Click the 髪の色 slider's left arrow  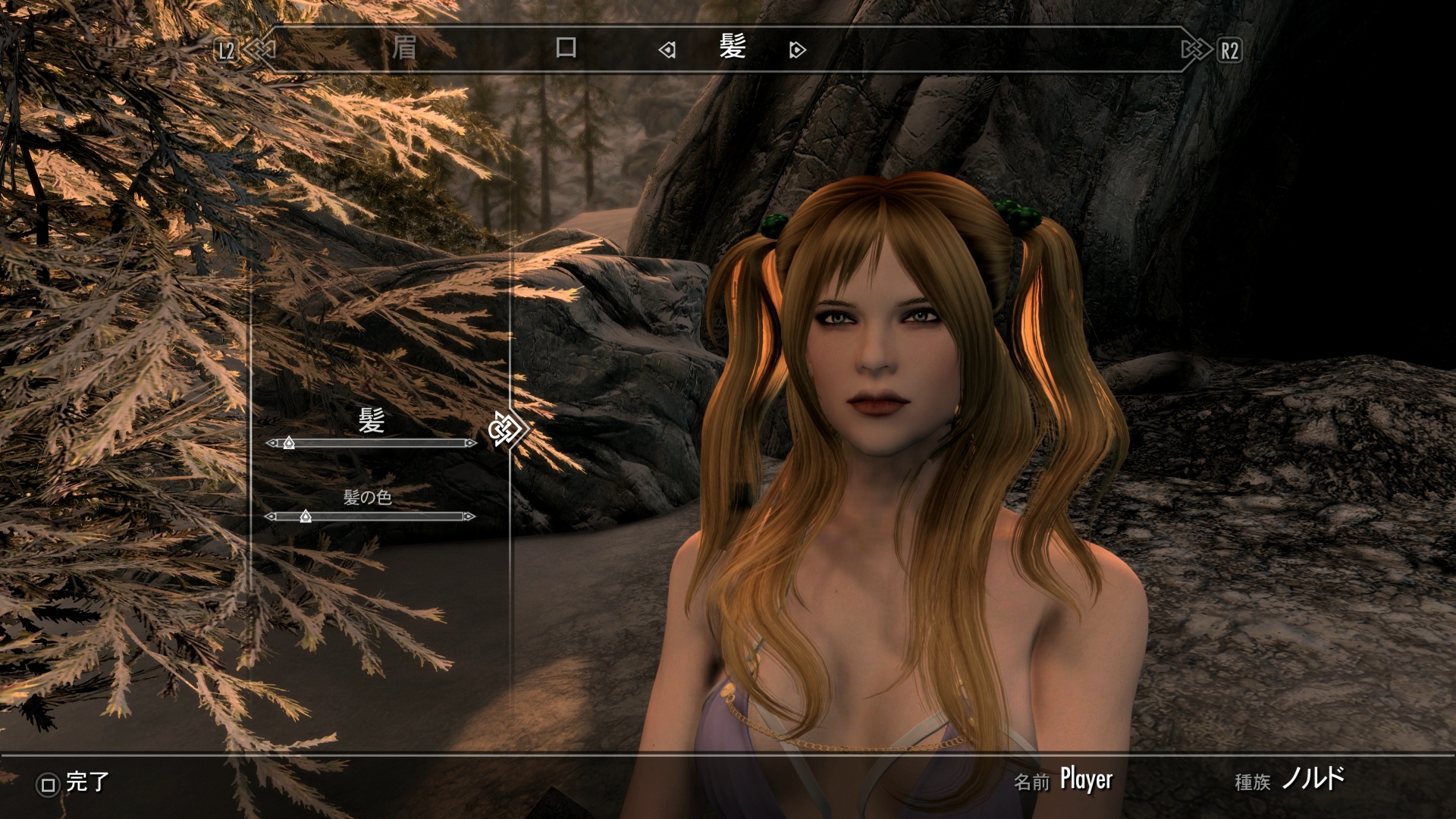point(270,516)
